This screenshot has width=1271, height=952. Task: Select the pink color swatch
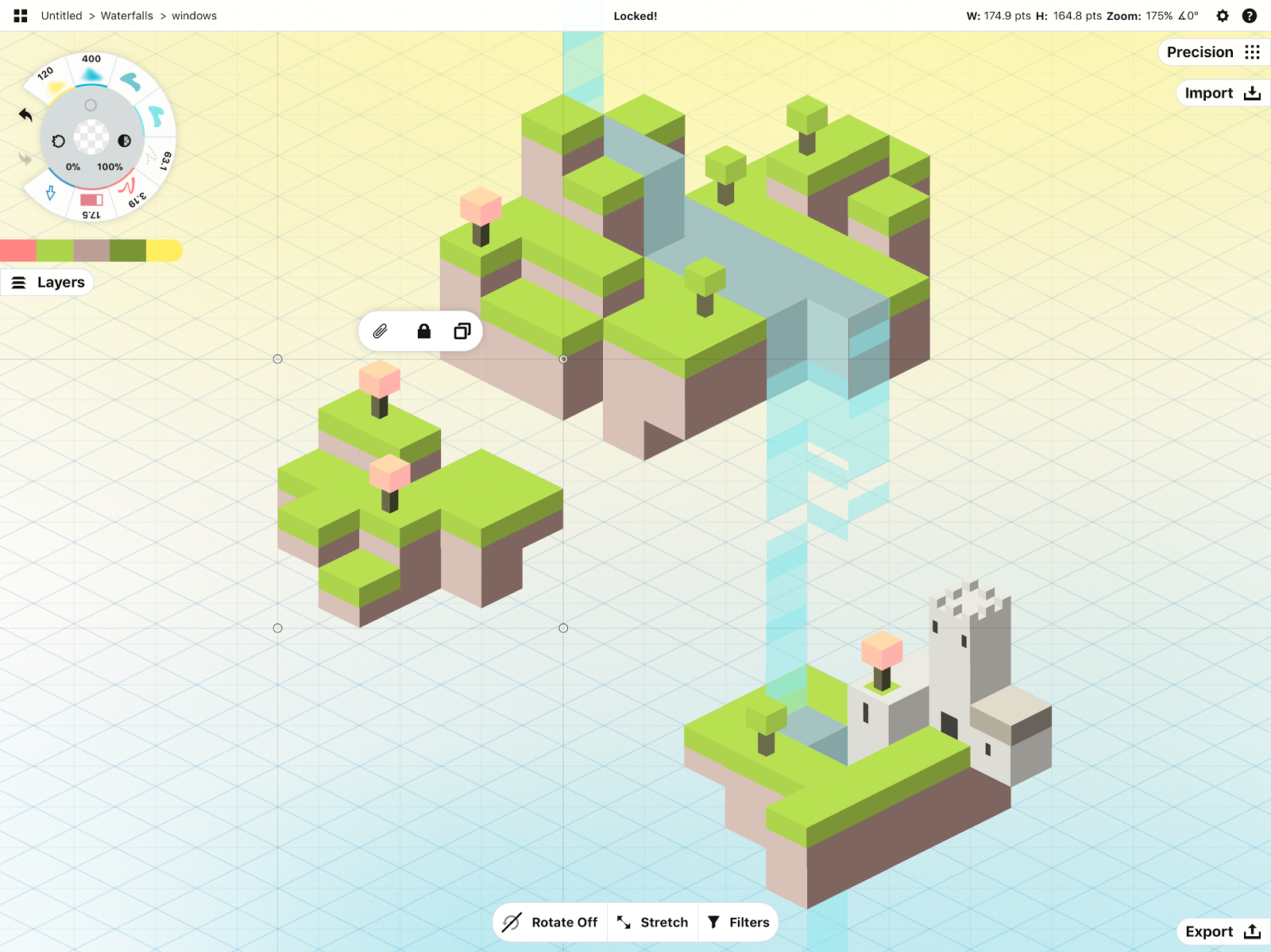pos(17,251)
